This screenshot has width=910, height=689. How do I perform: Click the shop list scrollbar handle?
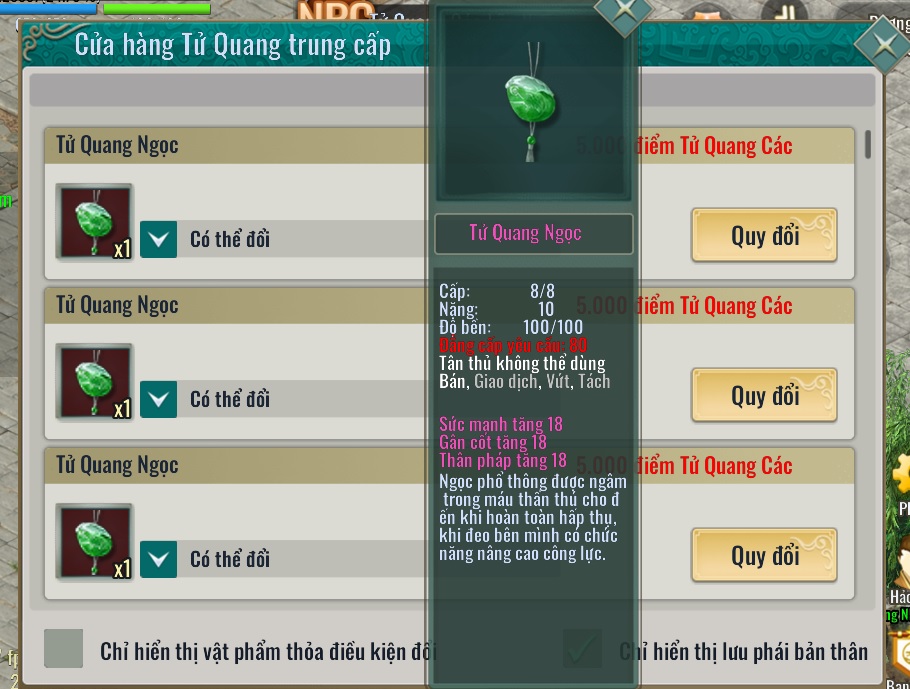click(867, 144)
